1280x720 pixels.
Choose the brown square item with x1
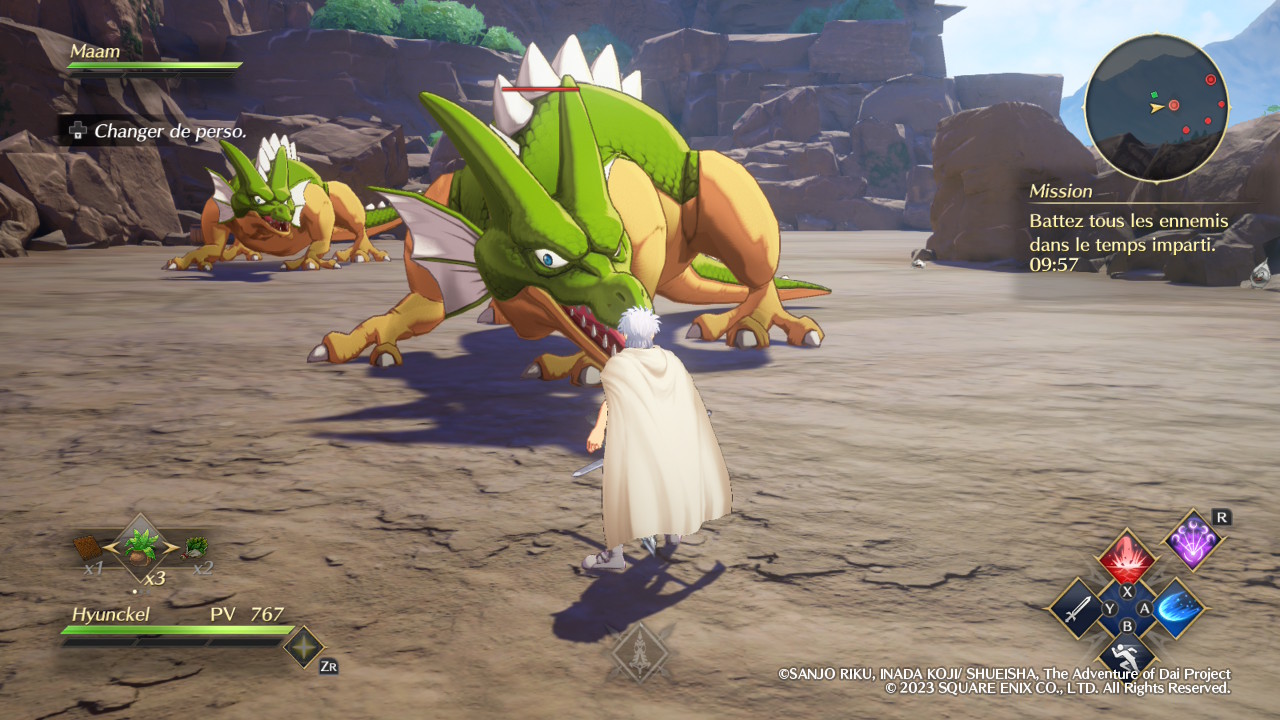point(88,547)
